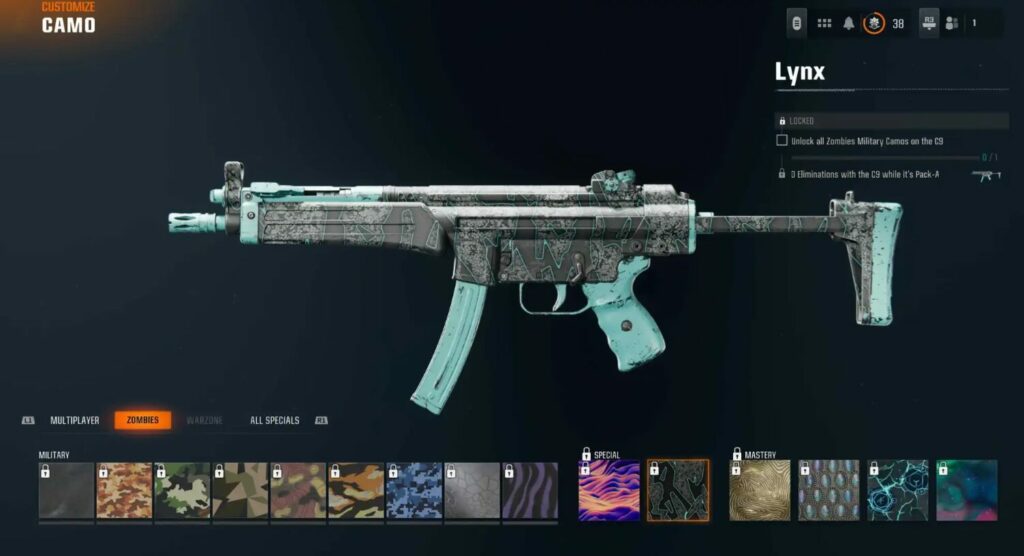The height and width of the screenshot is (556, 1024).
Task: Select the blue scale-pattern mastery camo
Action: (829, 490)
